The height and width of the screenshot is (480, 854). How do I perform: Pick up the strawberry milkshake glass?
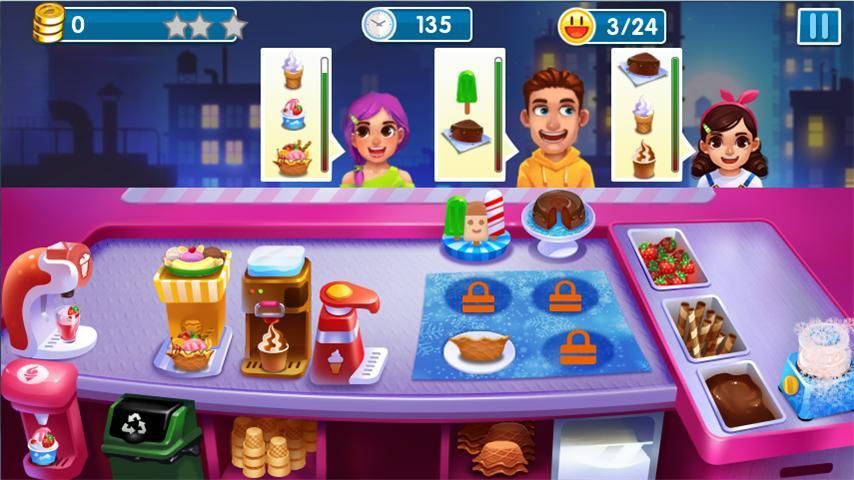tap(68, 322)
